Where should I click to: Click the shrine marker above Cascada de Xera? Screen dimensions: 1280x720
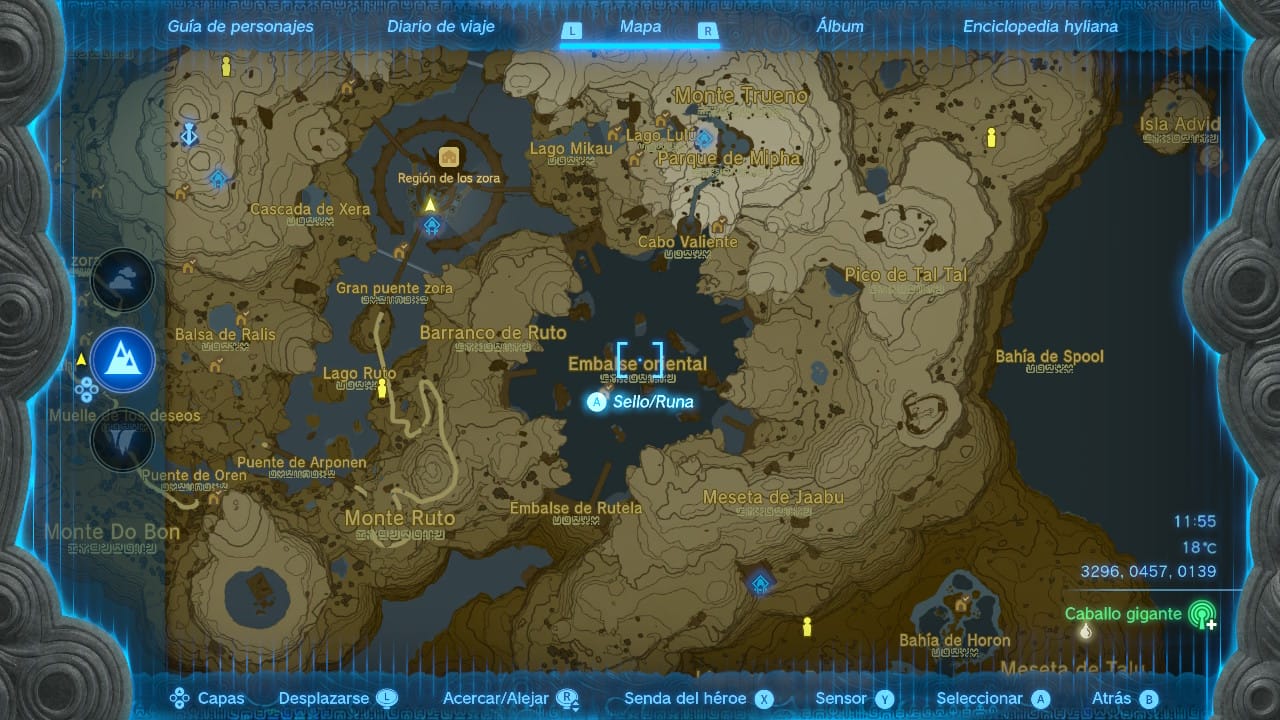pos(218,178)
